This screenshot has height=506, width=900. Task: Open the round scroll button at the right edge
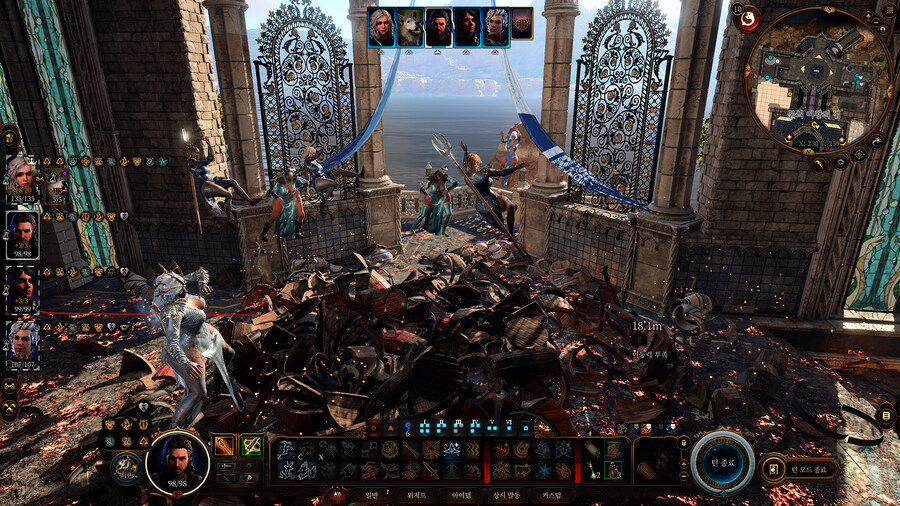[886, 414]
